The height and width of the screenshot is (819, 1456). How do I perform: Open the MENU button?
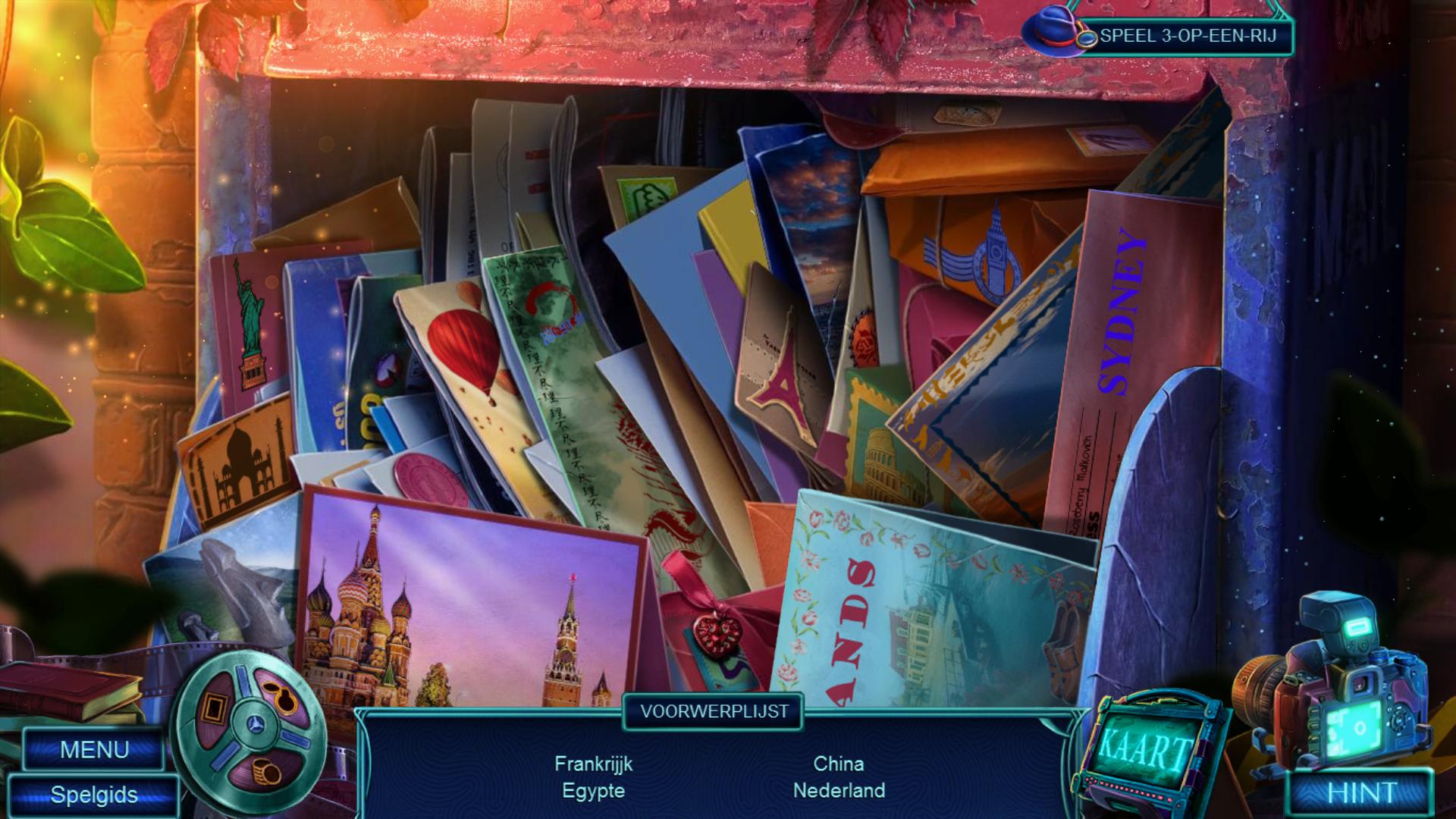pos(94,749)
